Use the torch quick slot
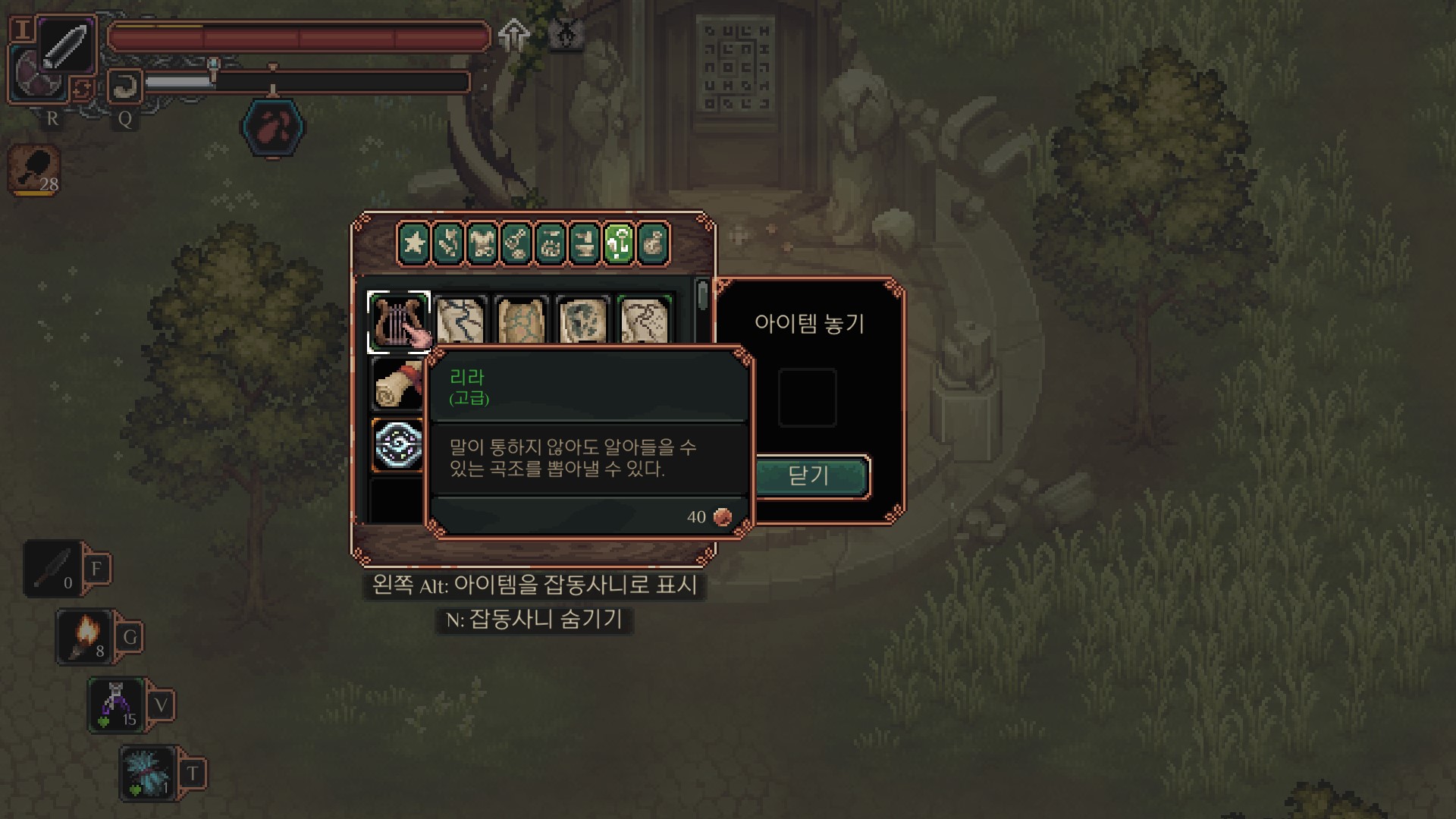This screenshot has height=819, width=1456. pos(85,636)
